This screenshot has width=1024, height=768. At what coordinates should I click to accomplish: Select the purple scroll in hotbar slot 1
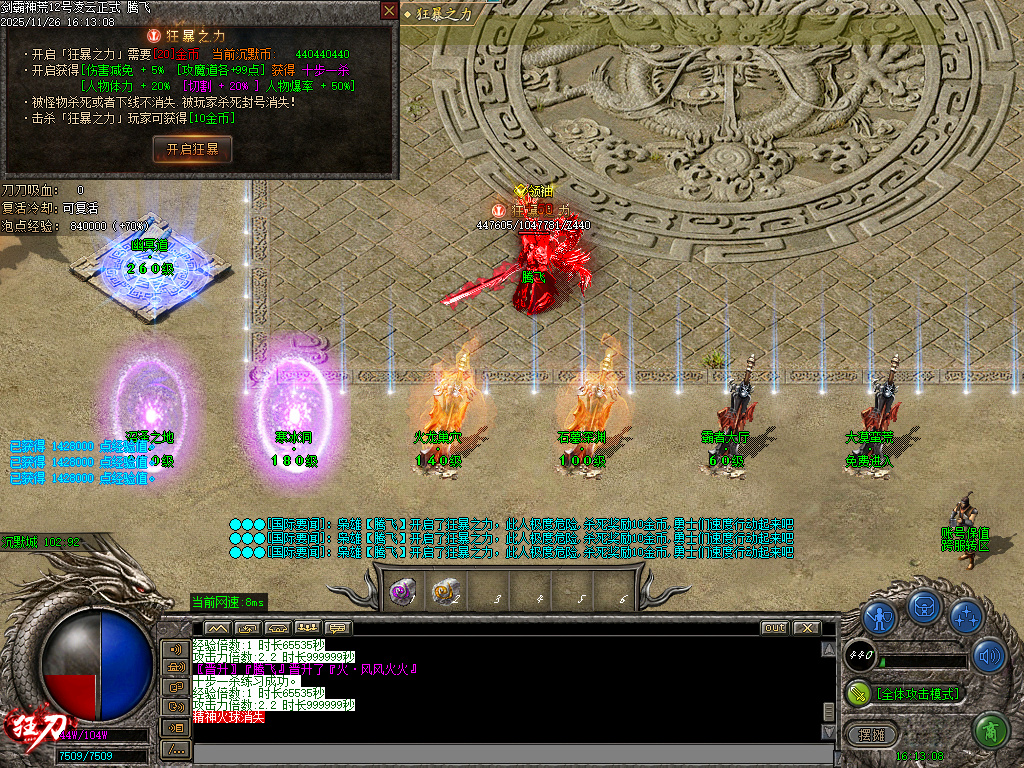(403, 592)
